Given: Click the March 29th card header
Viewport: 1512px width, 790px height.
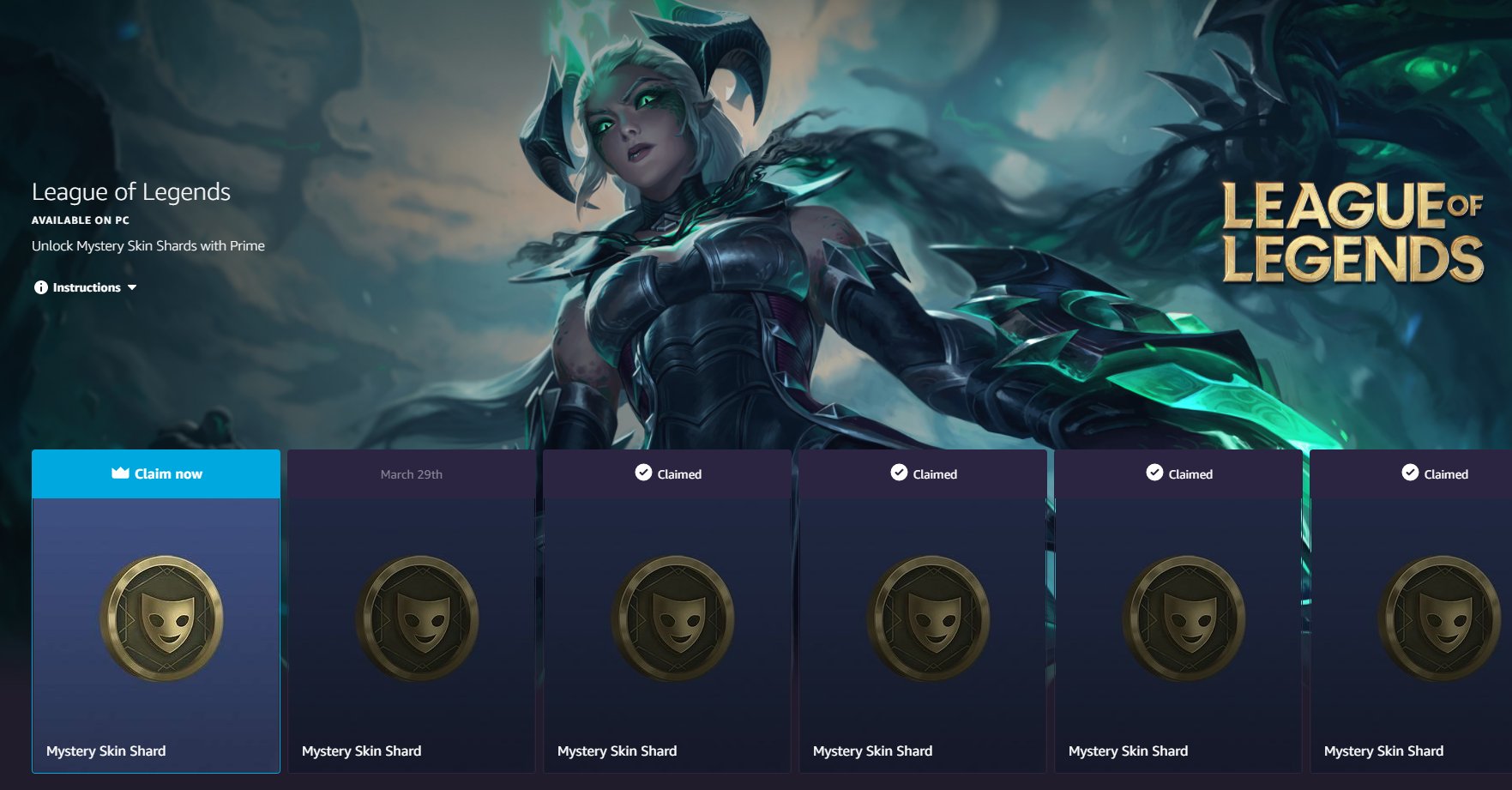Looking at the screenshot, I should tap(410, 473).
